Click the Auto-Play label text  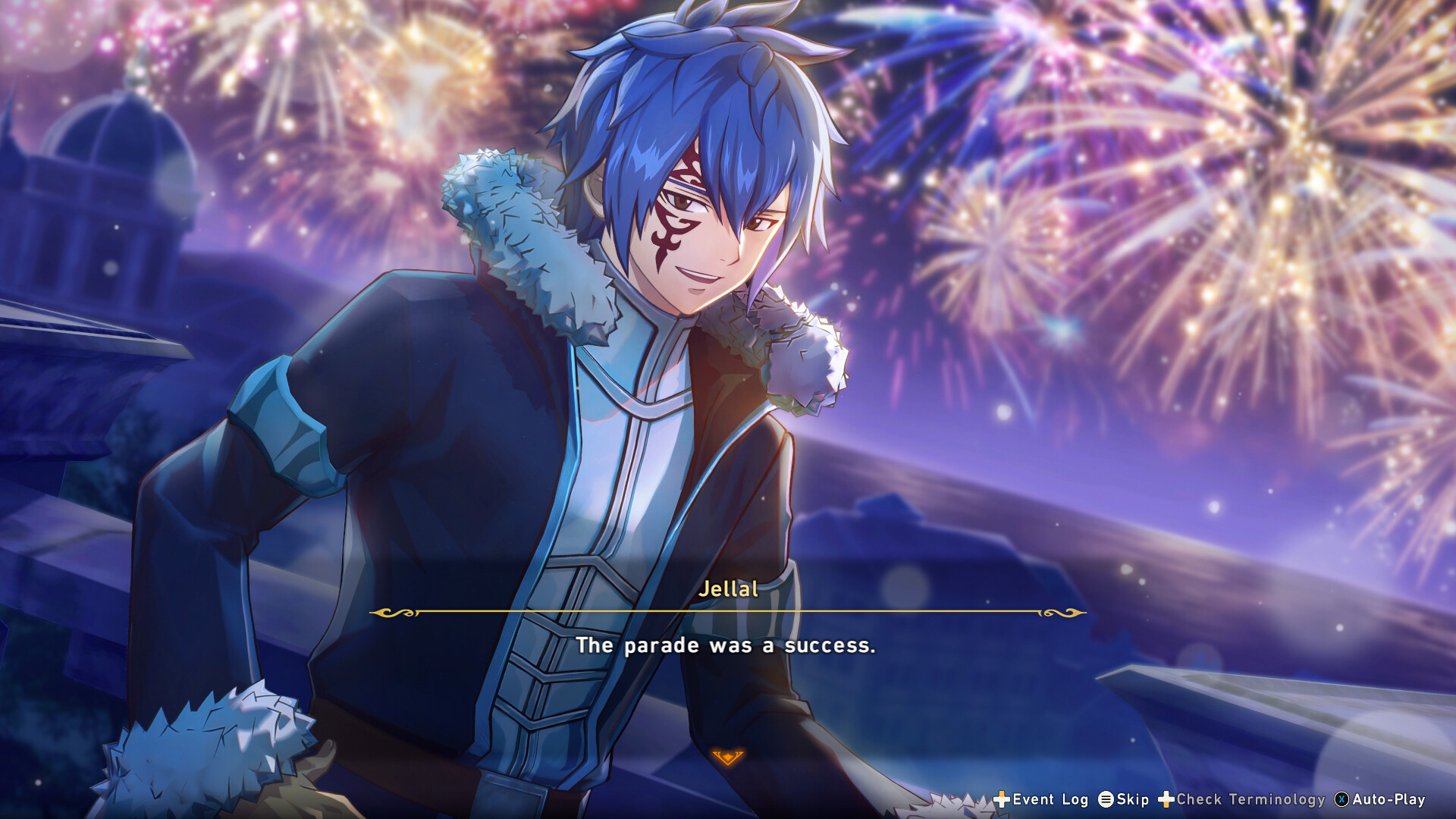(x=1389, y=800)
